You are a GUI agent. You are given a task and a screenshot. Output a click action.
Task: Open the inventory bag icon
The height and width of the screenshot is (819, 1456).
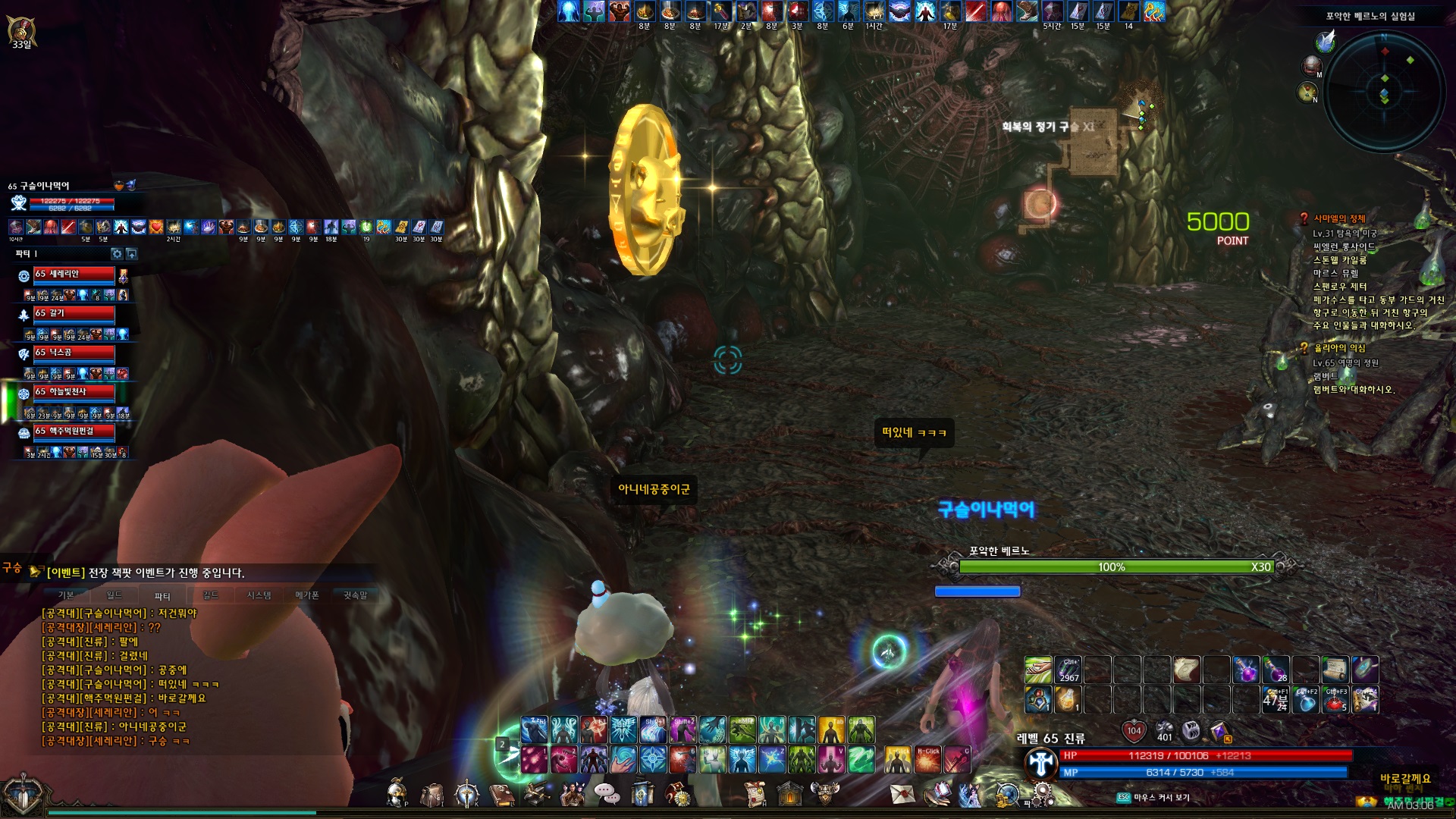click(x=432, y=795)
